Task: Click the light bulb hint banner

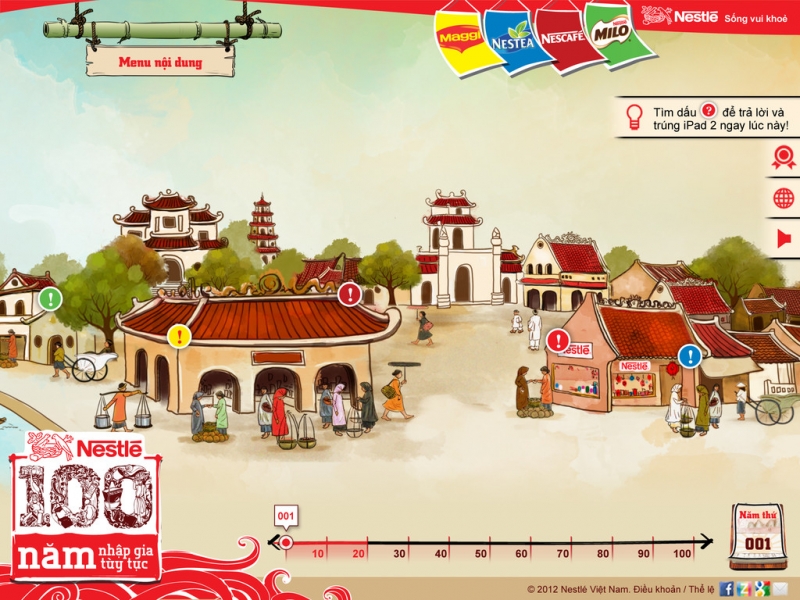Action: [x=708, y=117]
